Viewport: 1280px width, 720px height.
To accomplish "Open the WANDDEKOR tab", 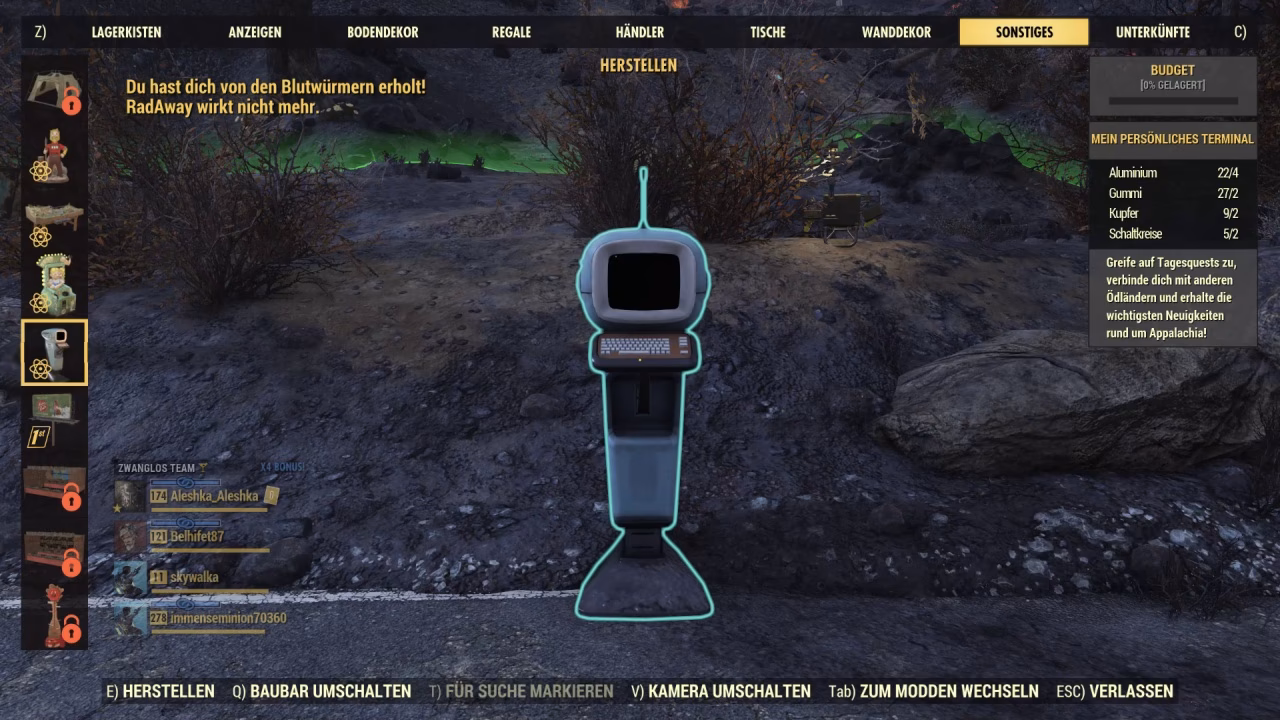I will click(x=894, y=31).
